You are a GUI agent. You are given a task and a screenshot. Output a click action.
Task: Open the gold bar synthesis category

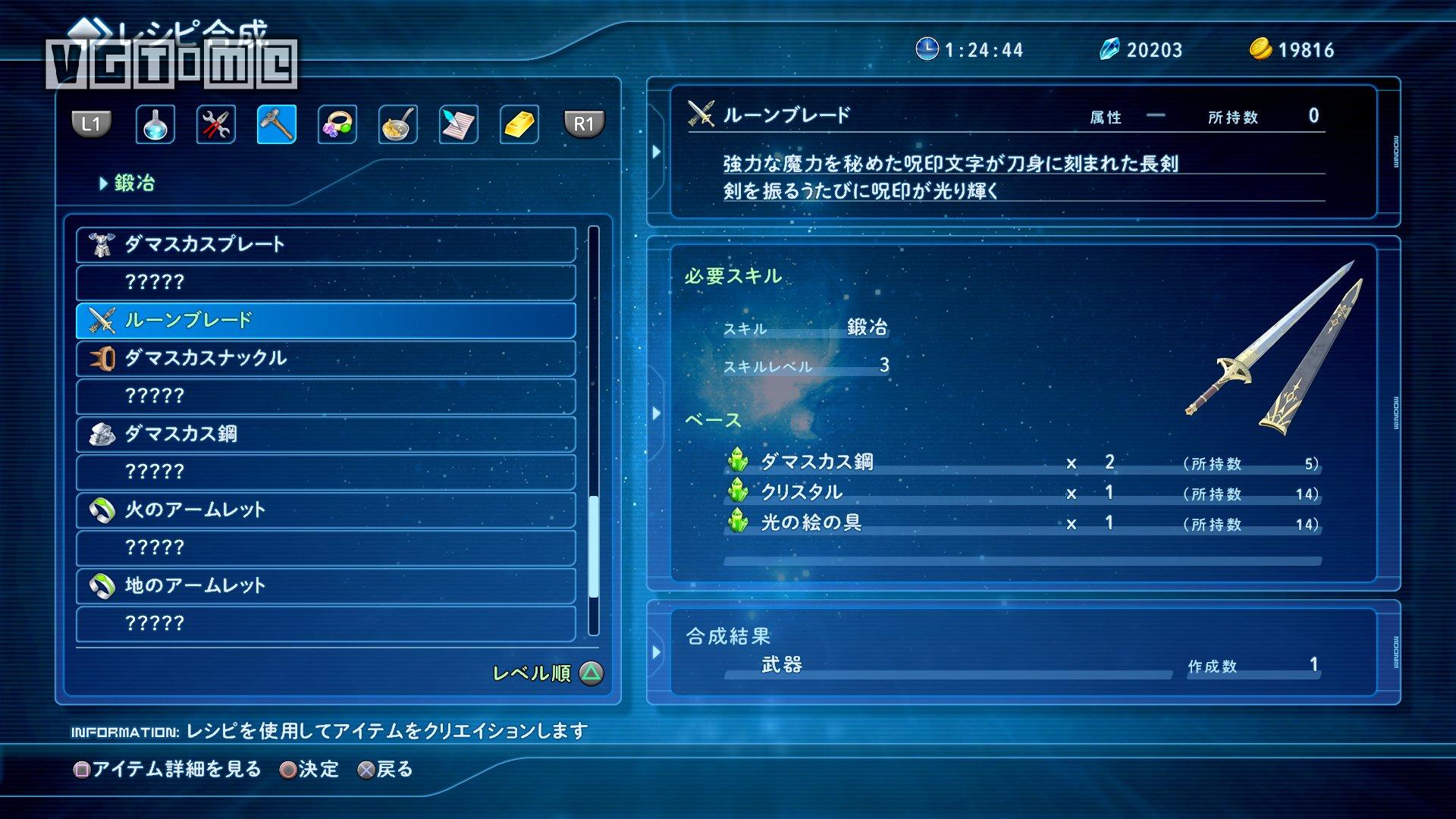517,124
